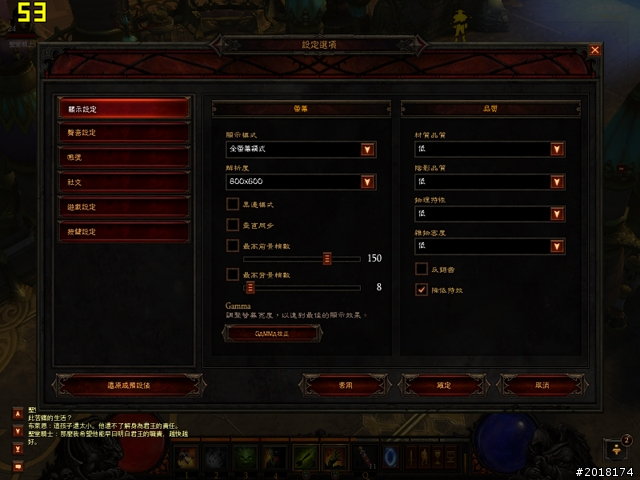Open the 顯示設定 (Display) settings tab

pyautogui.click(x=123, y=108)
